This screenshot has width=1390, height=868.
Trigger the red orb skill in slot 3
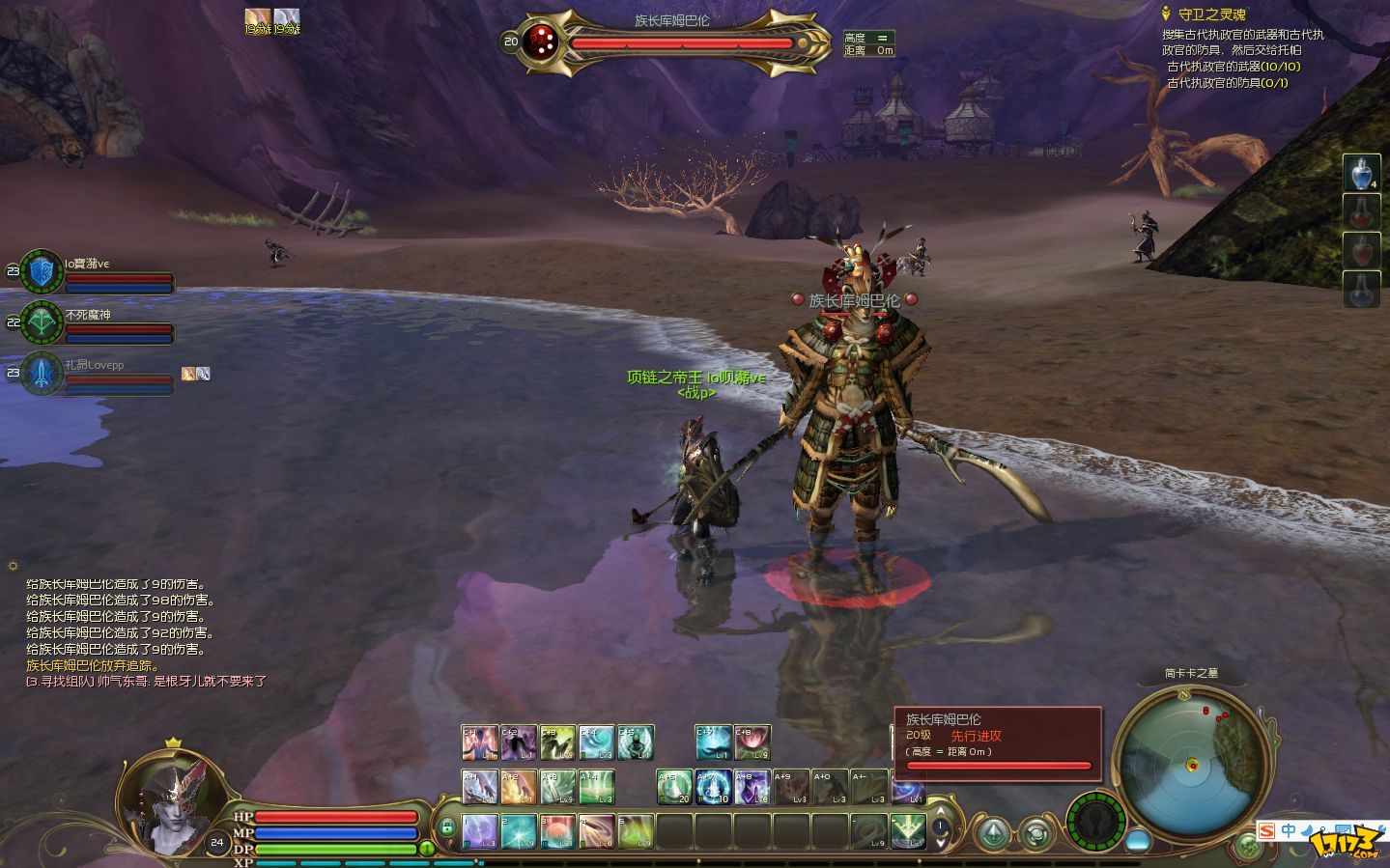[x=557, y=831]
